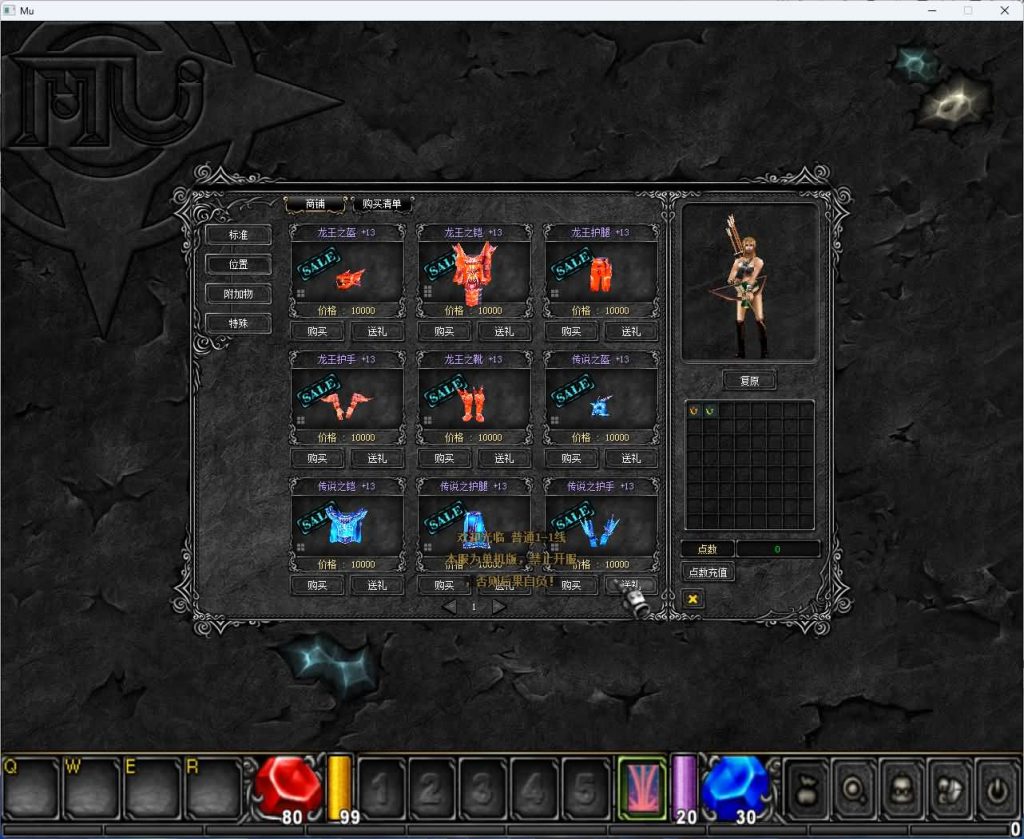This screenshot has height=839, width=1024.
Task: Activate the pink skill icon on the hotbar
Action: [642, 786]
